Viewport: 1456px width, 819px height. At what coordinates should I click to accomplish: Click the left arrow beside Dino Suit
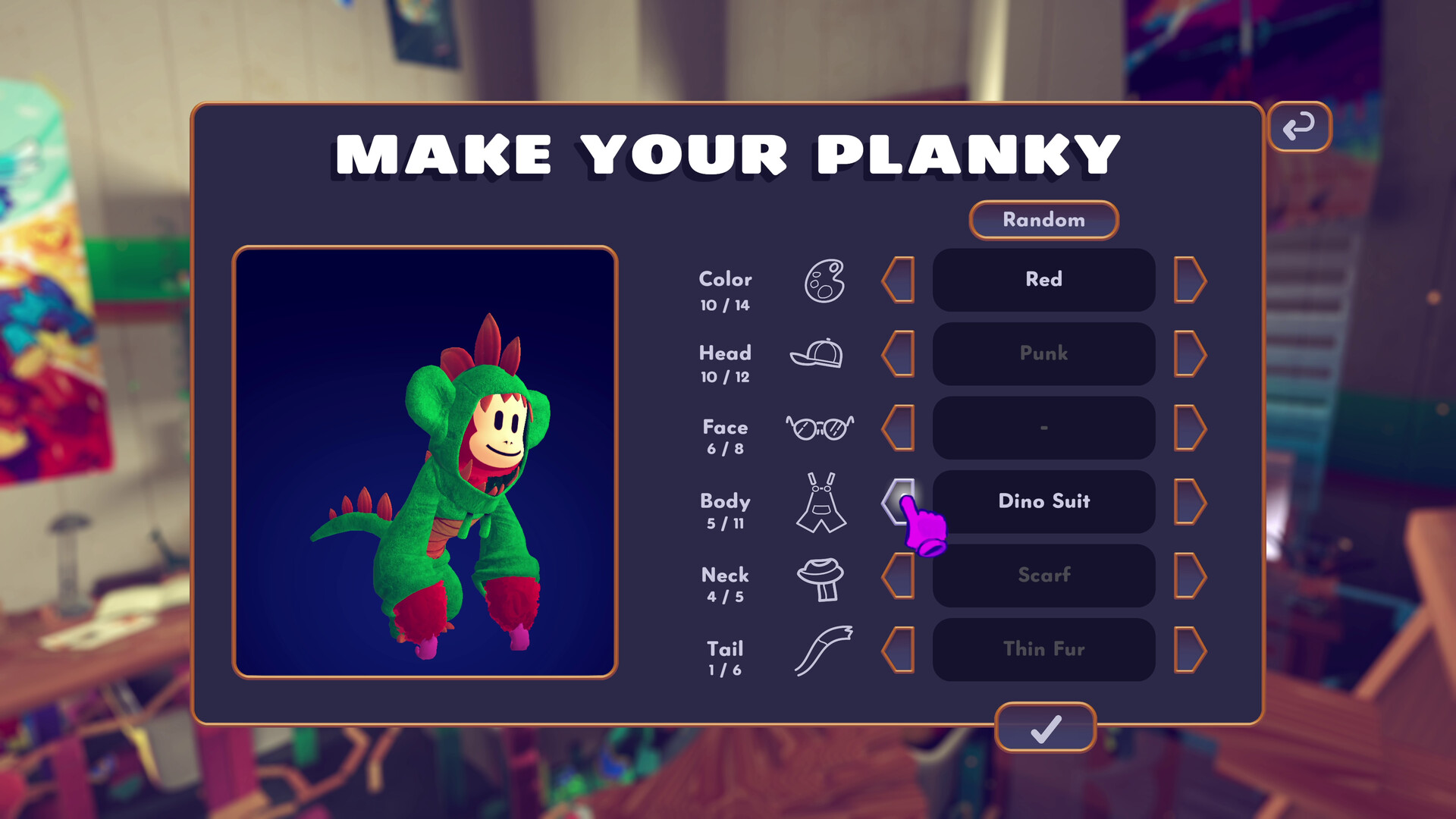899,502
